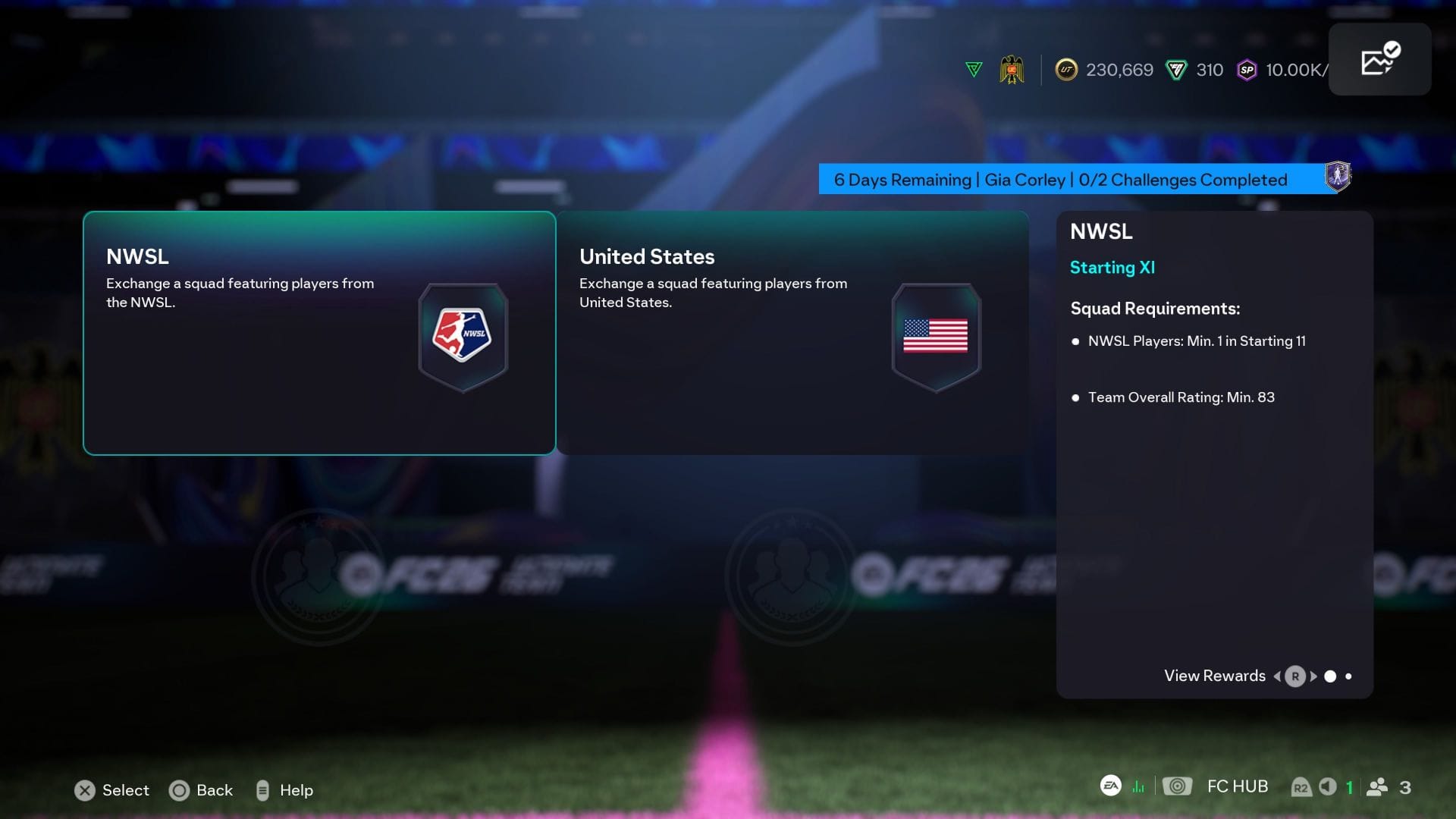The image size is (1456, 819).
Task: Click the left arrow next to View Rewards
Action: tap(1278, 676)
